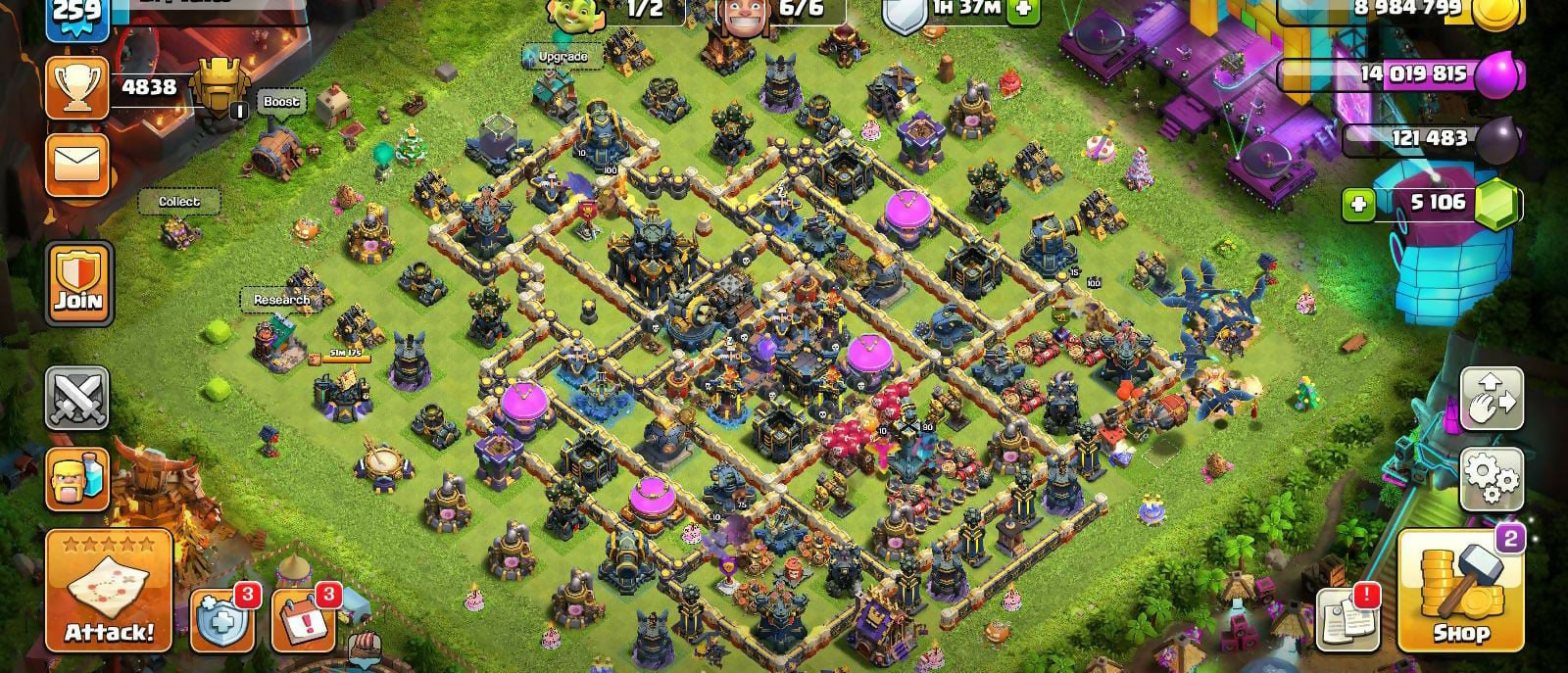Open the settings gear menu
This screenshot has width=1568, height=673.
tap(1492, 480)
